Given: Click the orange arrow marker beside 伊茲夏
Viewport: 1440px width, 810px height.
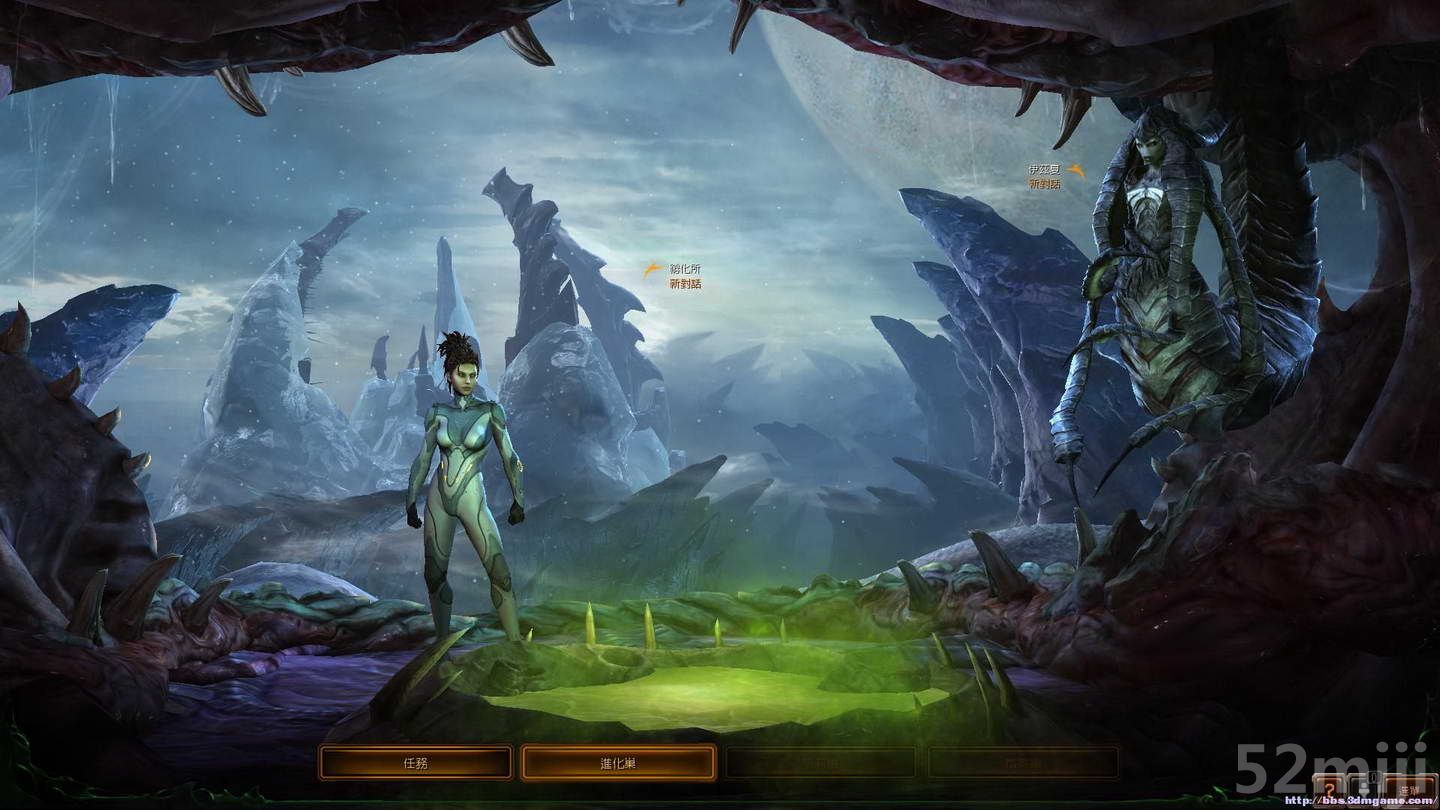Looking at the screenshot, I should tap(1075, 170).
